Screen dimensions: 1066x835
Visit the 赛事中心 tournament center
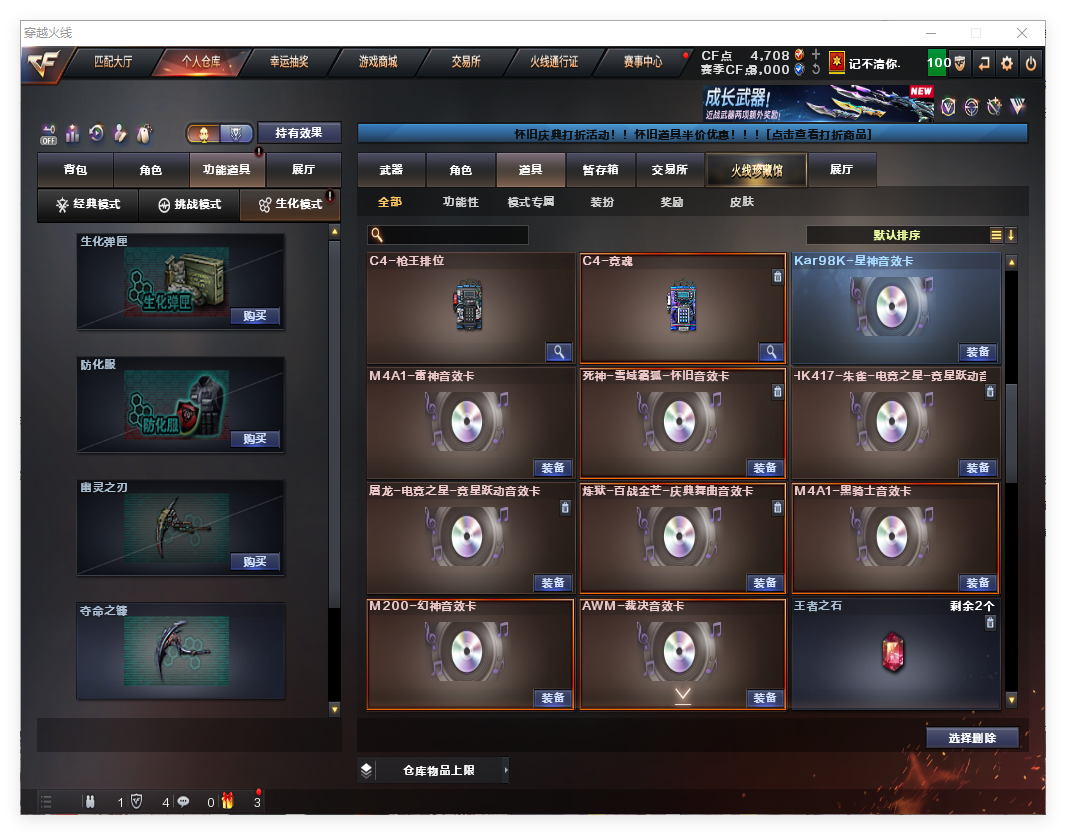pyautogui.click(x=643, y=62)
